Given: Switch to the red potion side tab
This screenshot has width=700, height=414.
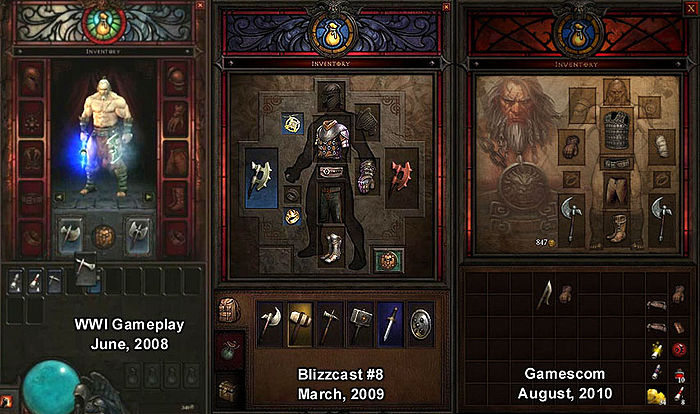Looking at the screenshot, I should 227,350.
